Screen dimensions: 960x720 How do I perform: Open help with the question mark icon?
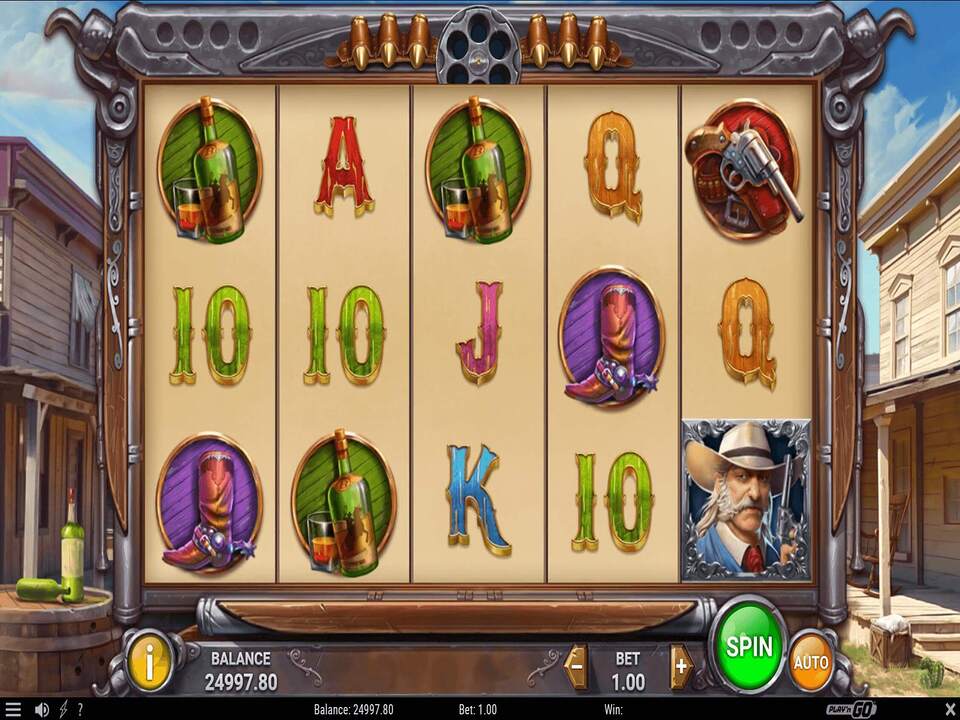[x=79, y=709]
